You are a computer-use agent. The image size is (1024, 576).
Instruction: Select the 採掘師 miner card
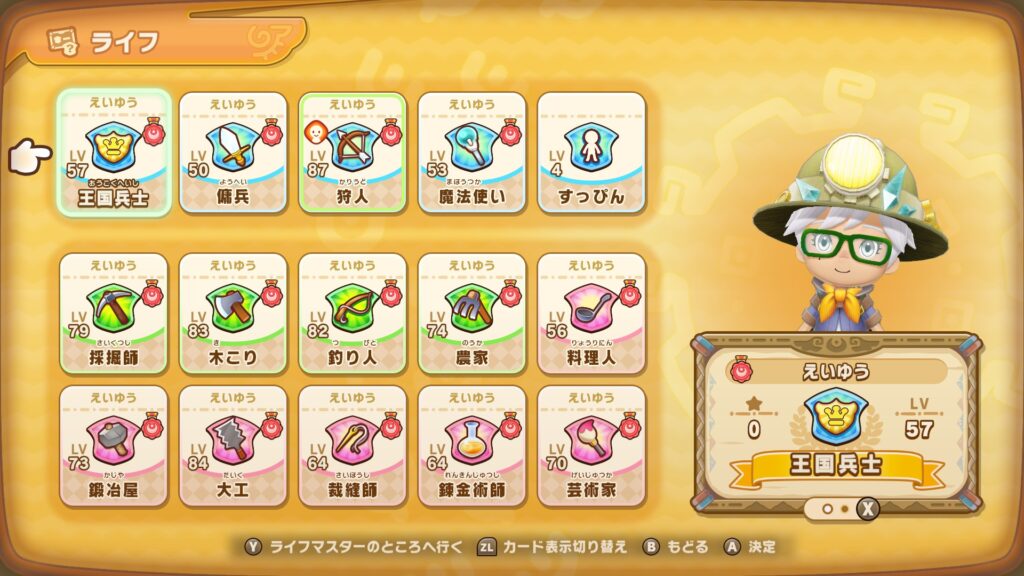113,311
